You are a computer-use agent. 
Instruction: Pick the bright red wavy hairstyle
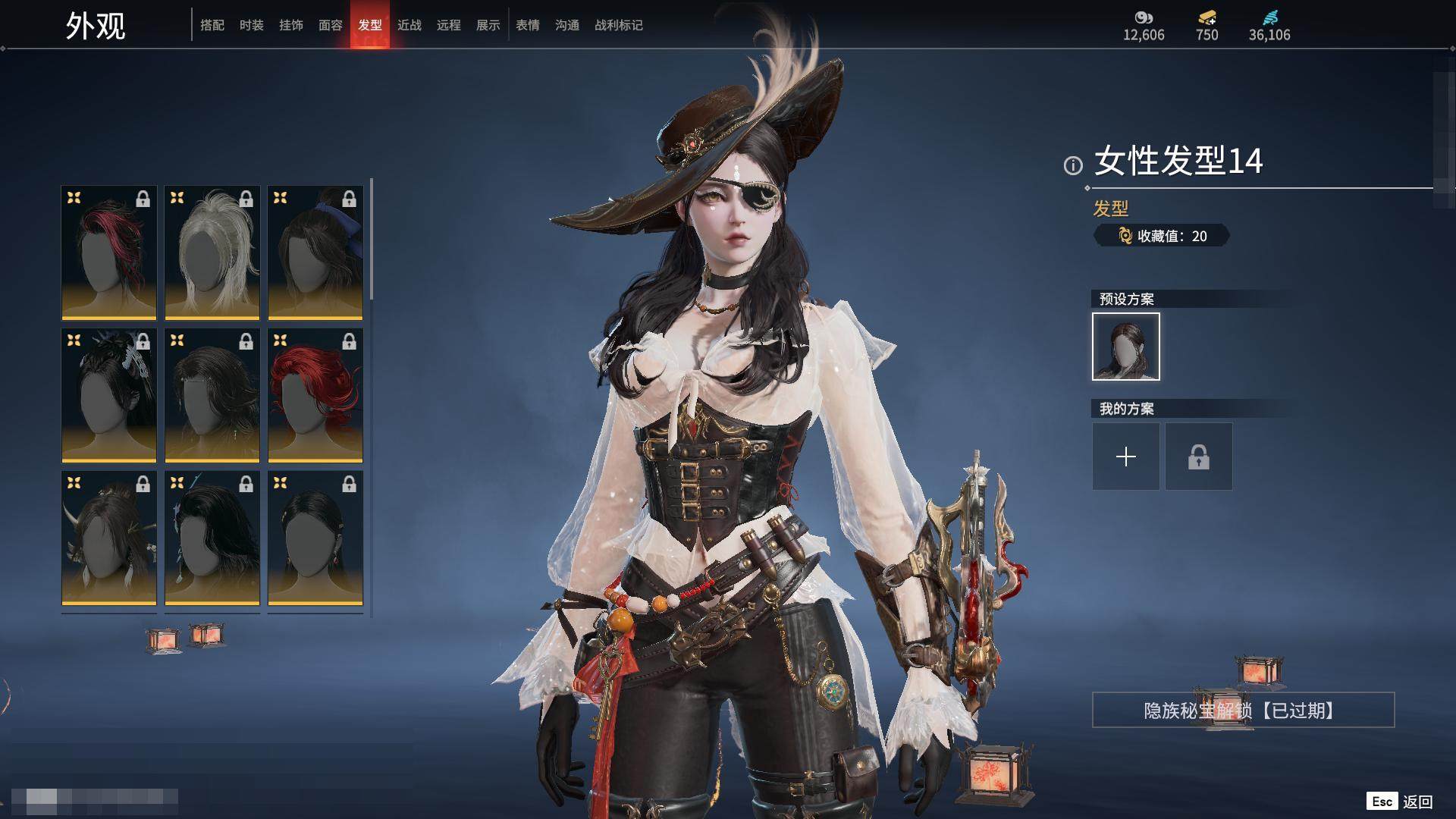(x=315, y=395)
